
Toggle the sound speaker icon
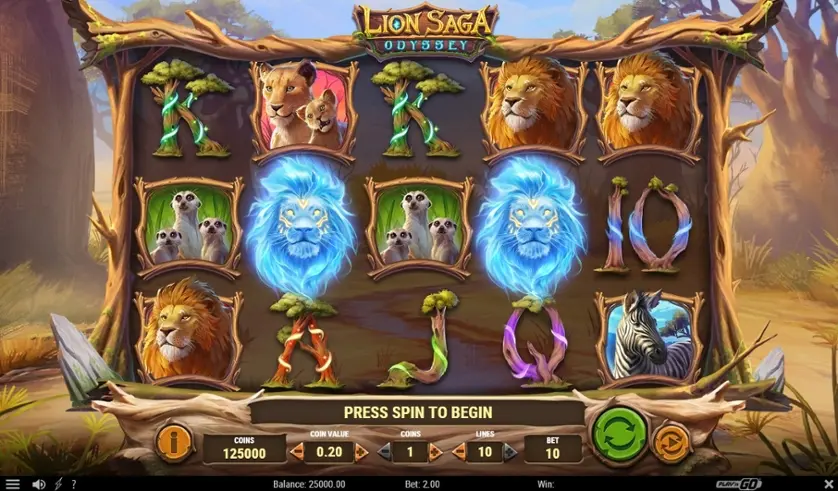point(39,484)
